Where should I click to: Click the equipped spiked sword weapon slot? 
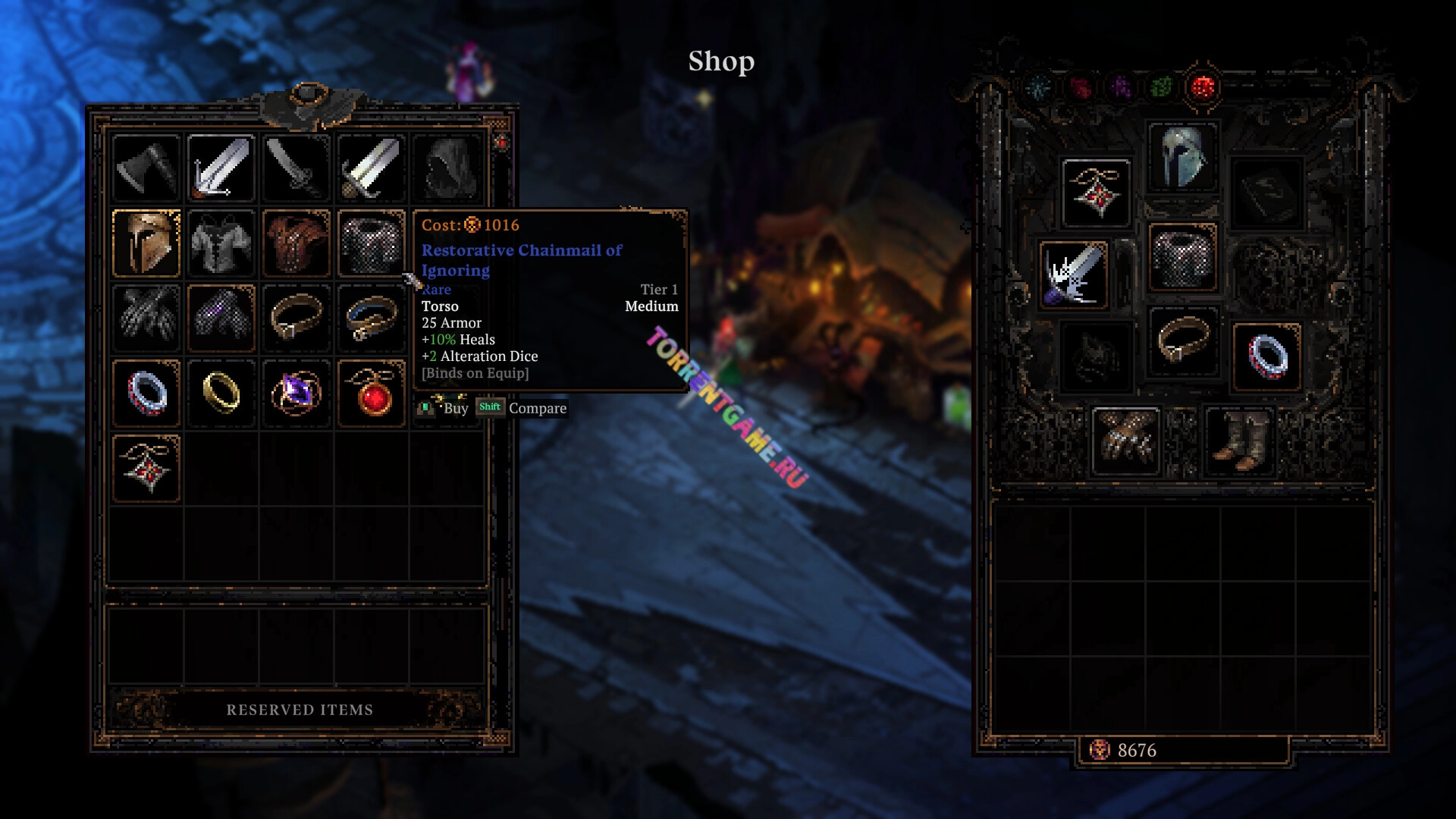pos(1073,275)
